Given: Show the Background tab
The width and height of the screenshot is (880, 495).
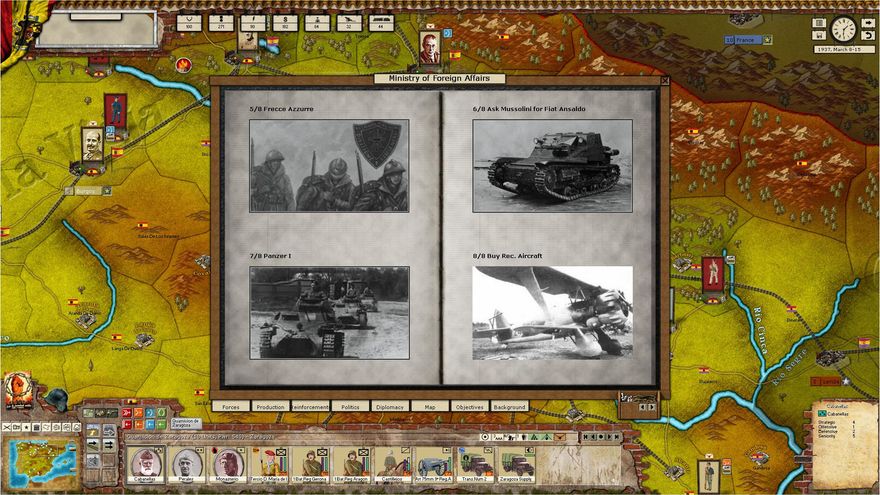Looking at the screenshot, I should [509, 407].
